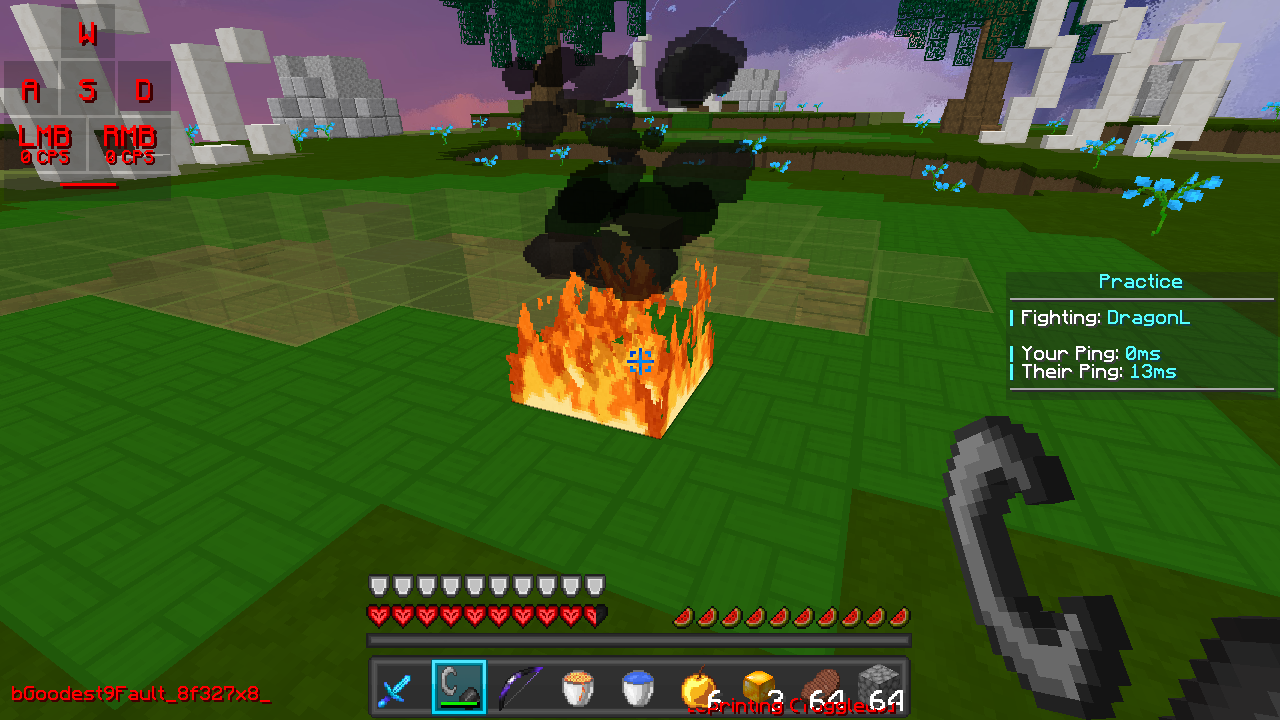Select the fishing rod hotbar slot
The image size is (1280, 720).
point(459,686)
